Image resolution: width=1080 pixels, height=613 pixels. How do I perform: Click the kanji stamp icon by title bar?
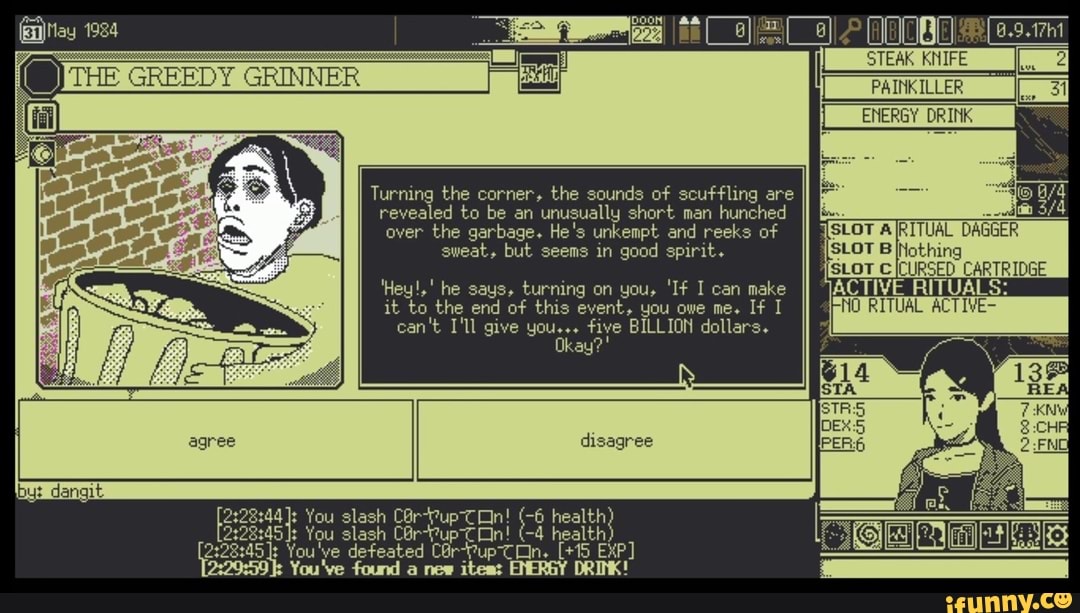coord(536,77)
